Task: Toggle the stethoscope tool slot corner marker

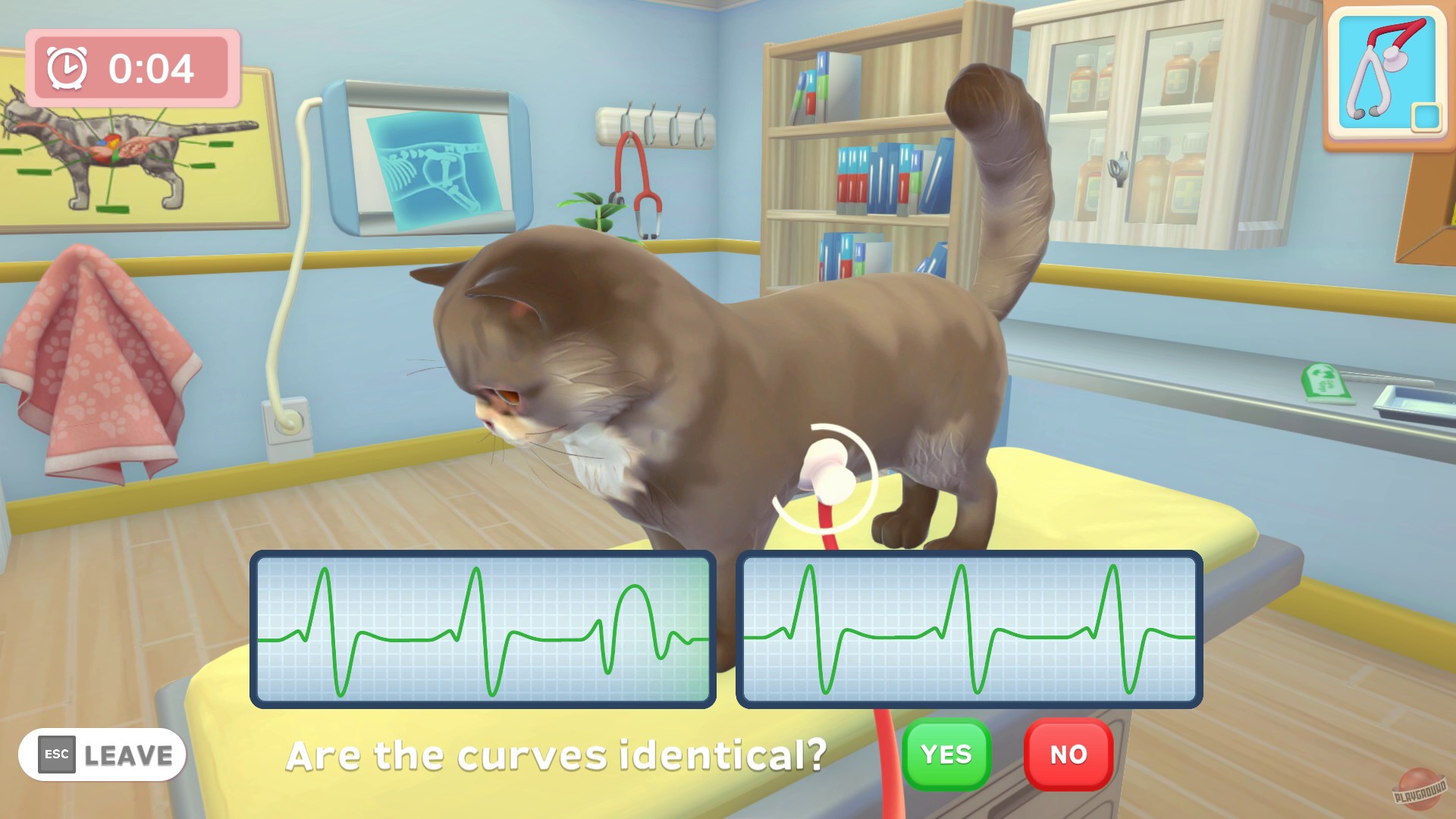Action: pyautogui.click(x=1425, y=116)
